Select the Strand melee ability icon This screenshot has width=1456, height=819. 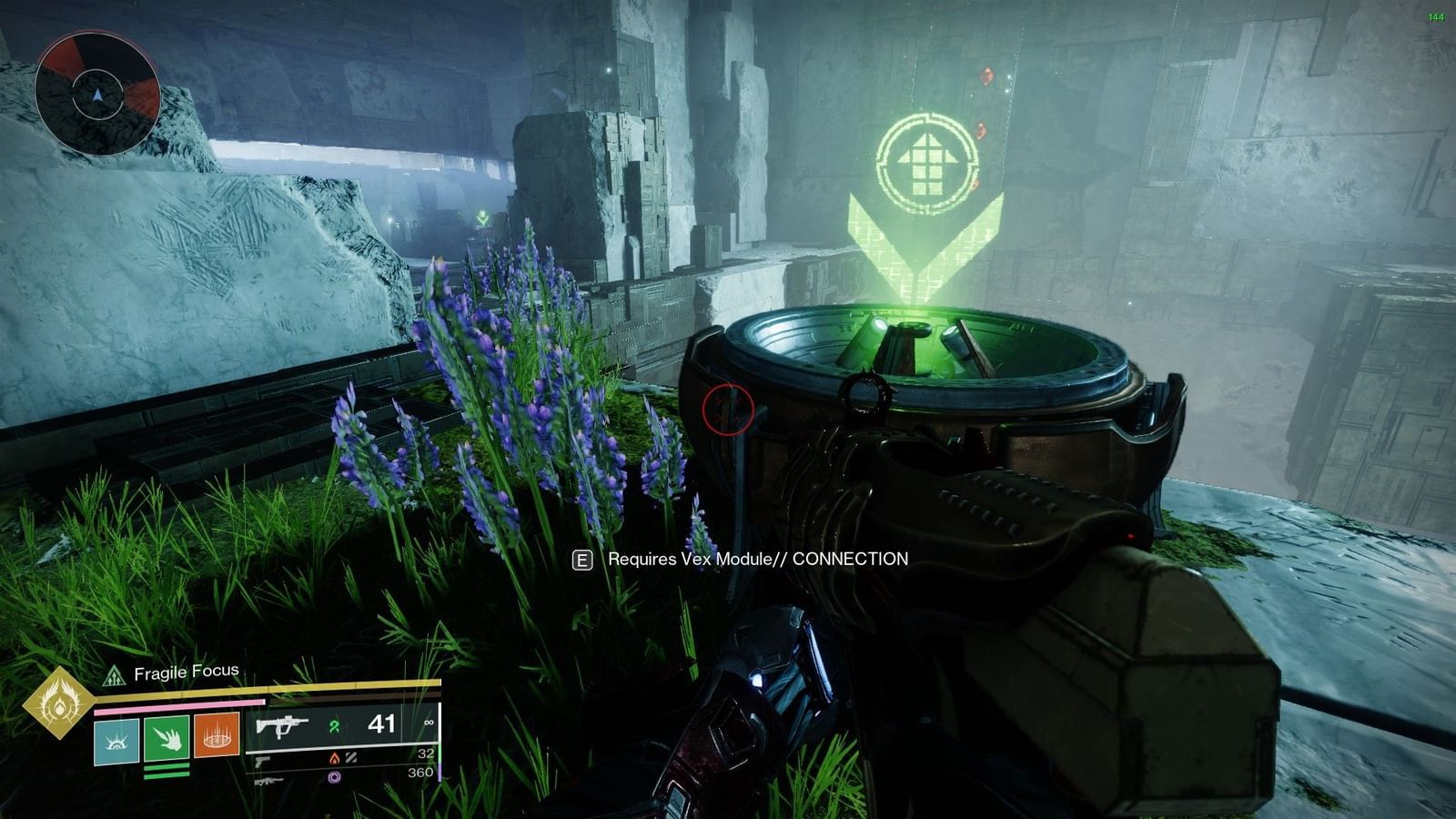point(167,739)
